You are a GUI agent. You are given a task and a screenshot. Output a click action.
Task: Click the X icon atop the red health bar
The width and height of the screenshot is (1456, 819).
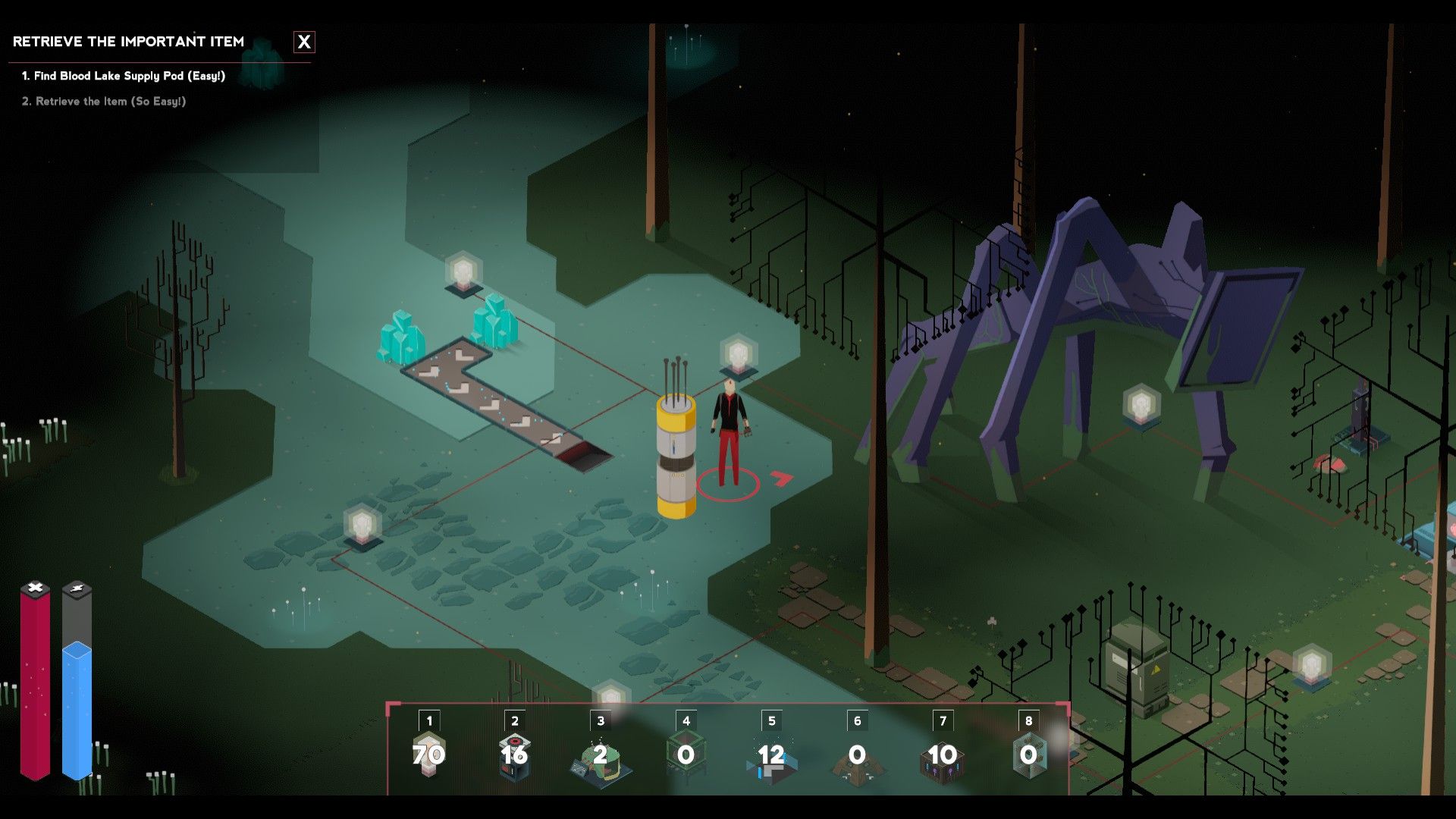(x=33, y=586)
